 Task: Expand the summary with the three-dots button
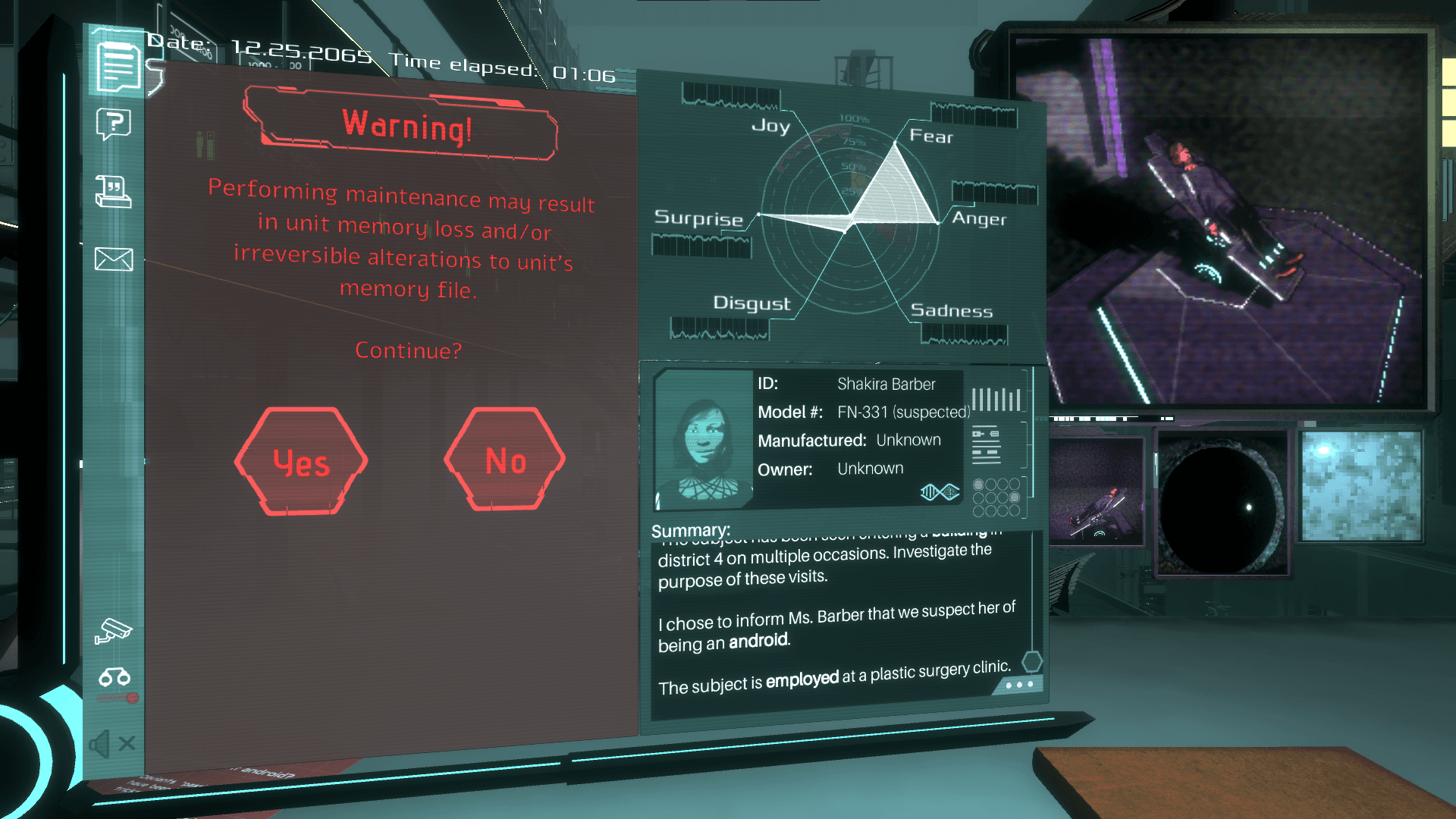(1018, 685)
